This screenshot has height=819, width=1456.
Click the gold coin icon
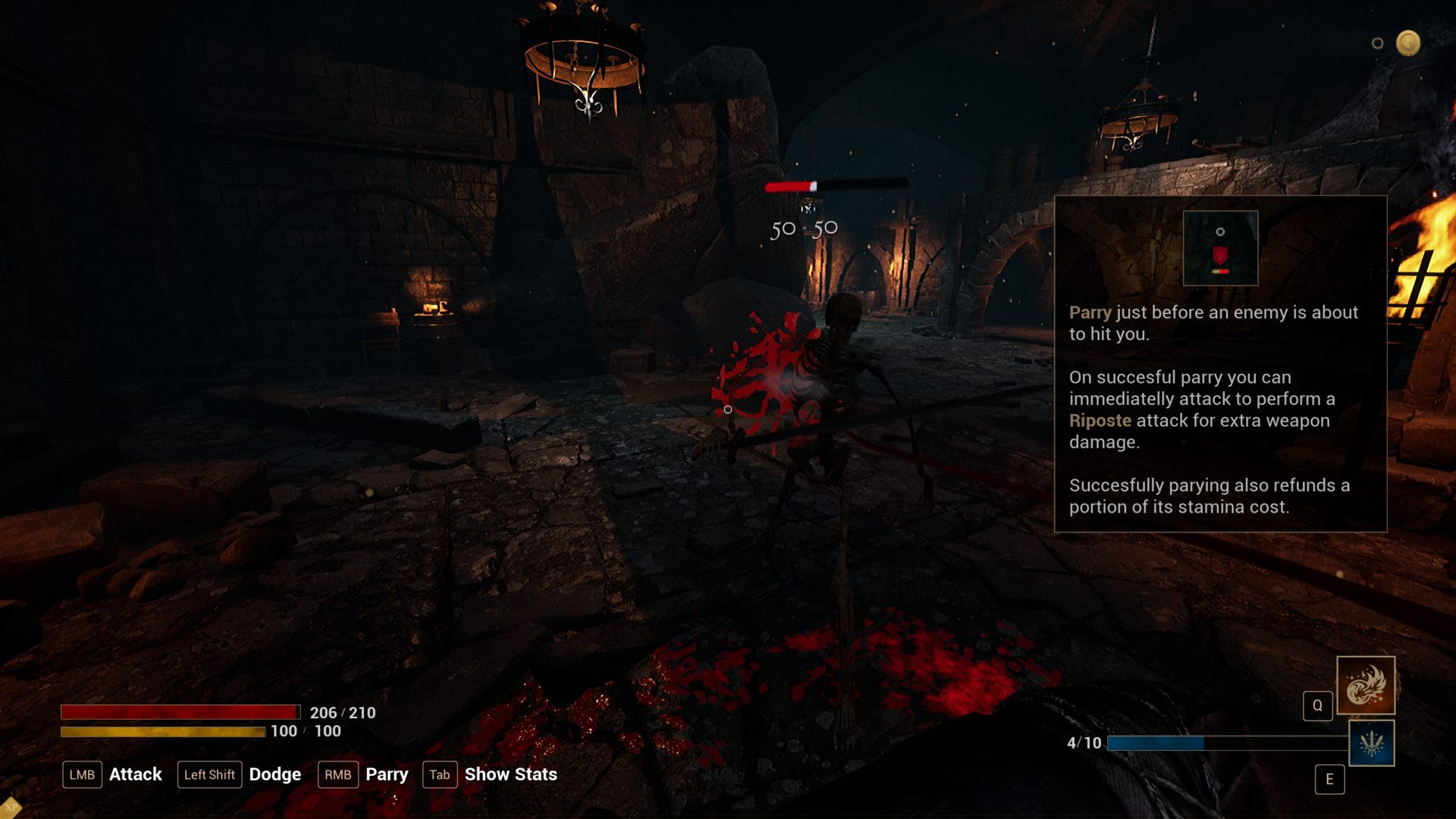(x=1408, y=43)
